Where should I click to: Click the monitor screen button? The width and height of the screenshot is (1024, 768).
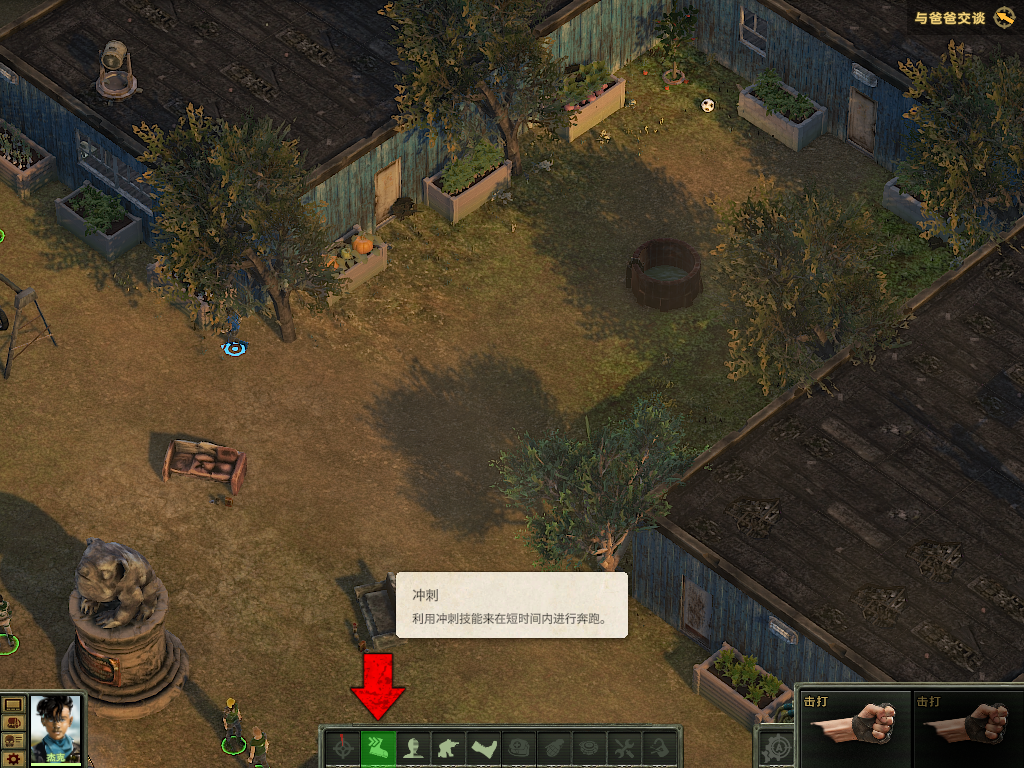[x=14, y=705]
